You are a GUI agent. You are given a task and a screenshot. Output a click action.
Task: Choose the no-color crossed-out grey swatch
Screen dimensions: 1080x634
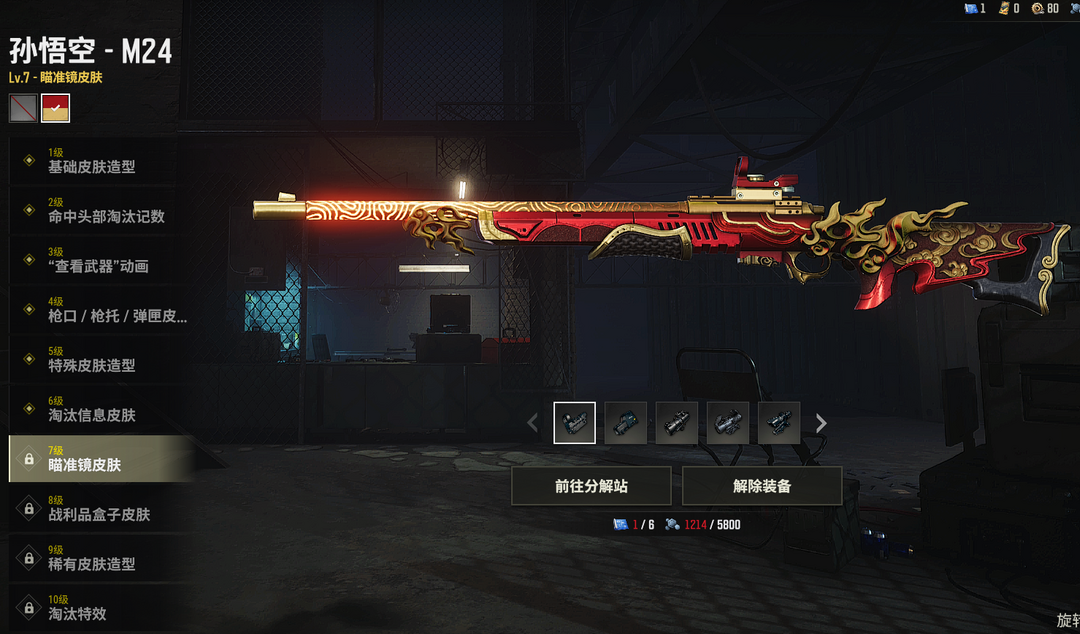(23, 108)
